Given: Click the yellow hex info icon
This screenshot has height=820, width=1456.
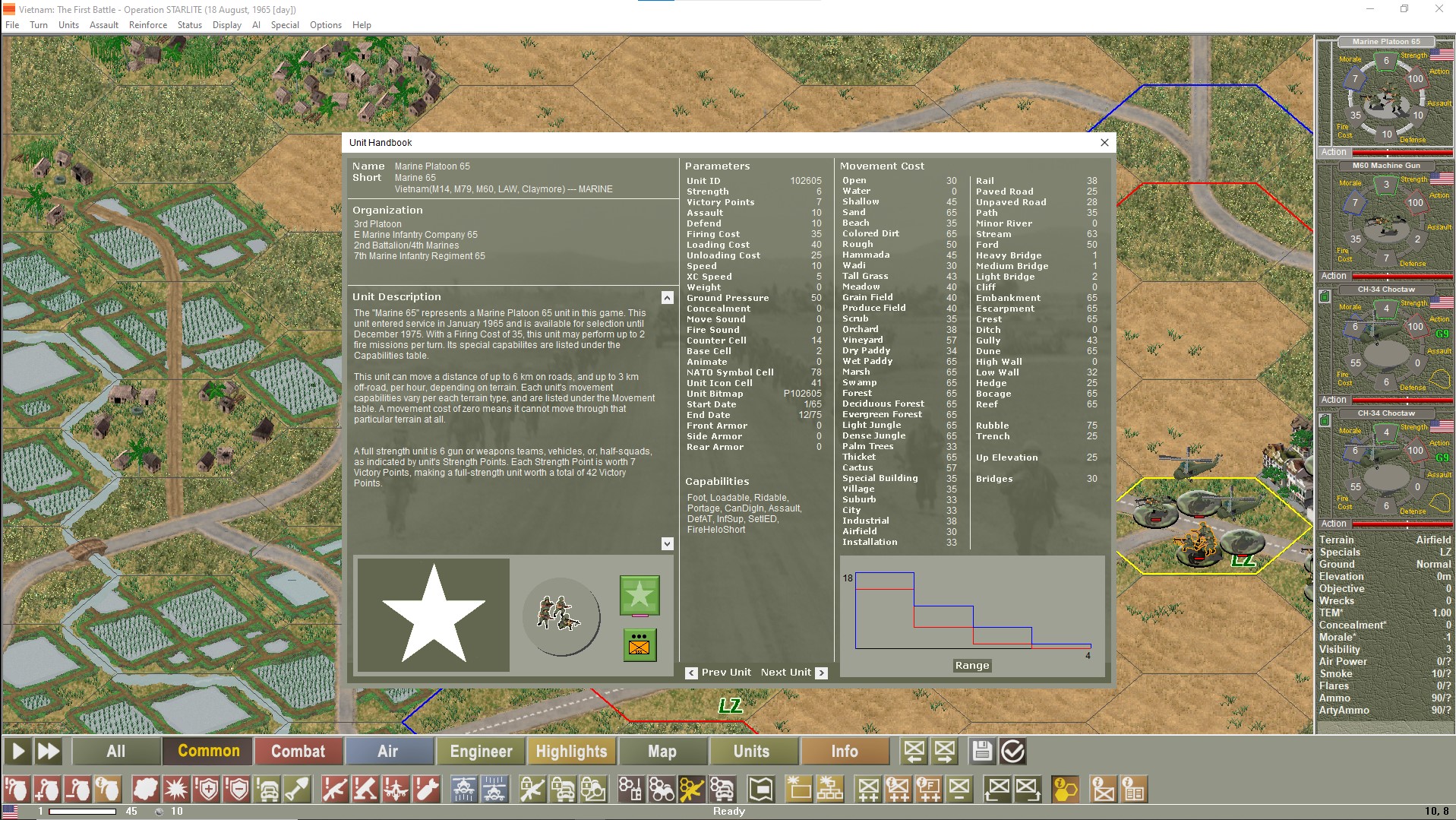Looking at the screenshot, I should pyautogui.click(x=1063, y=790).
